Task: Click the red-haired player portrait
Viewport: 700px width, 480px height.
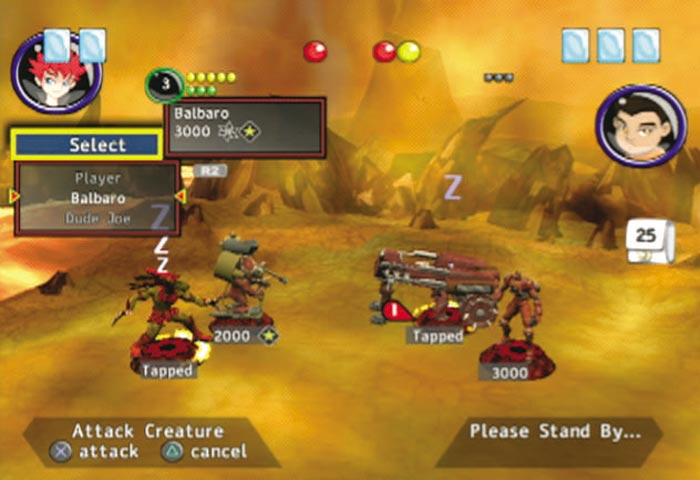Action: pos(55,73)
